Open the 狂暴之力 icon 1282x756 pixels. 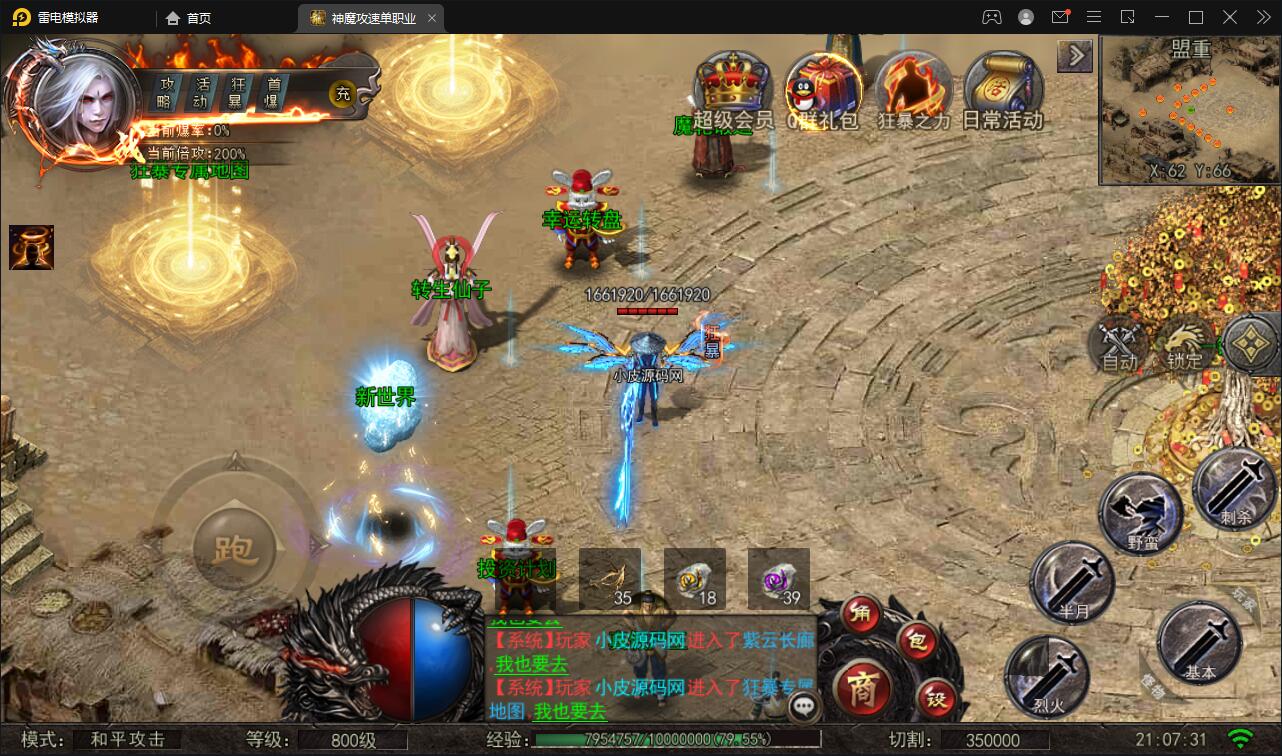coord(913,88)
